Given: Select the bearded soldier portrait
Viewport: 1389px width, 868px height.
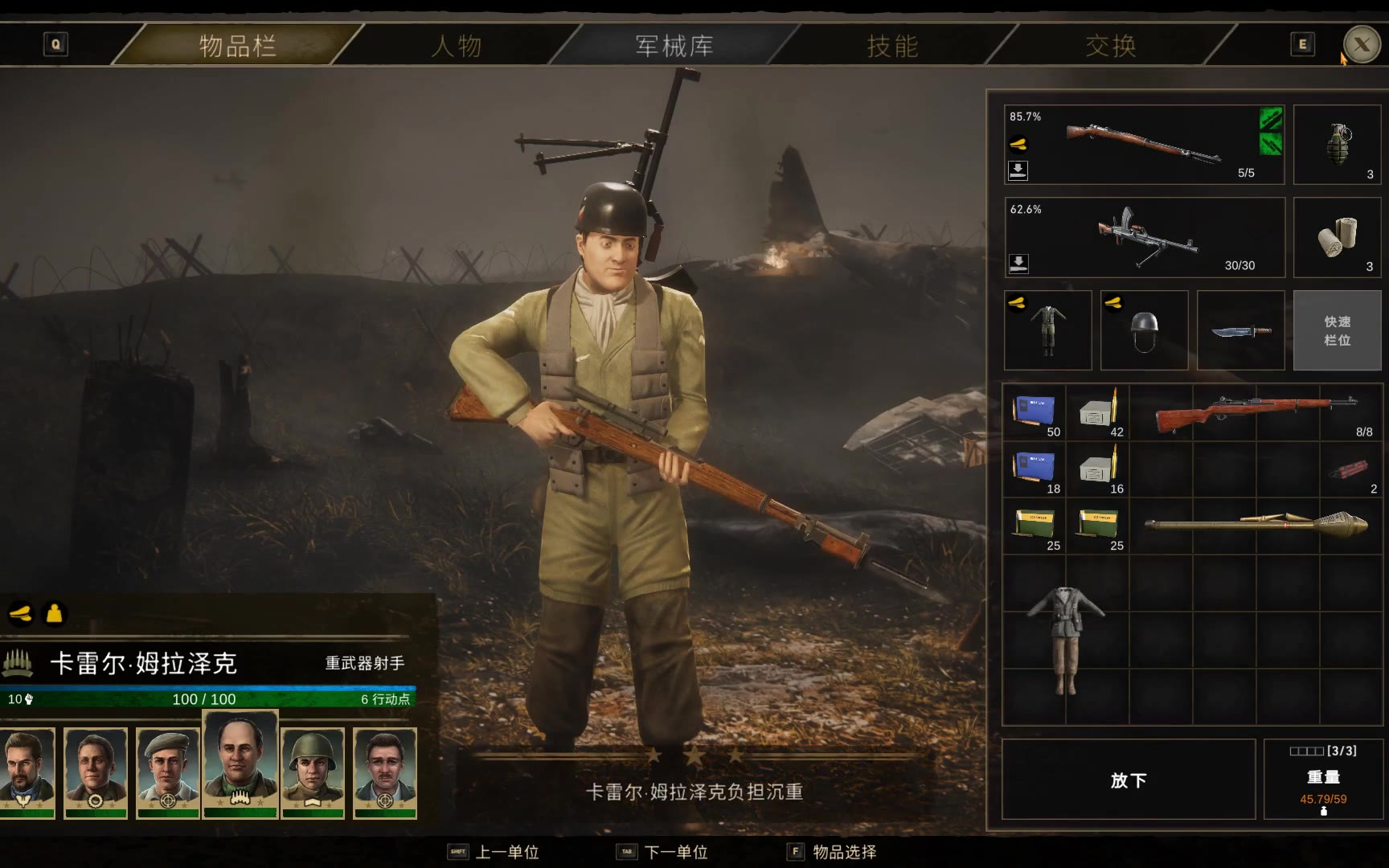Looking at the screenshot, I should point(27,772).
